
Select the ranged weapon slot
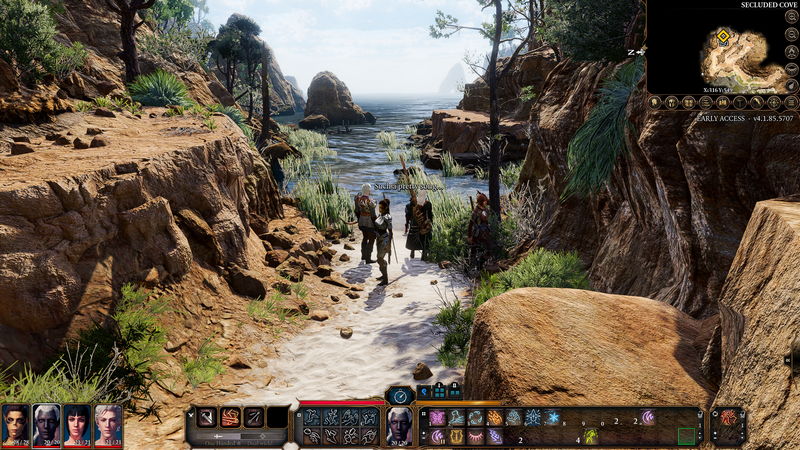pyautogui.click(x=254, y=417)
